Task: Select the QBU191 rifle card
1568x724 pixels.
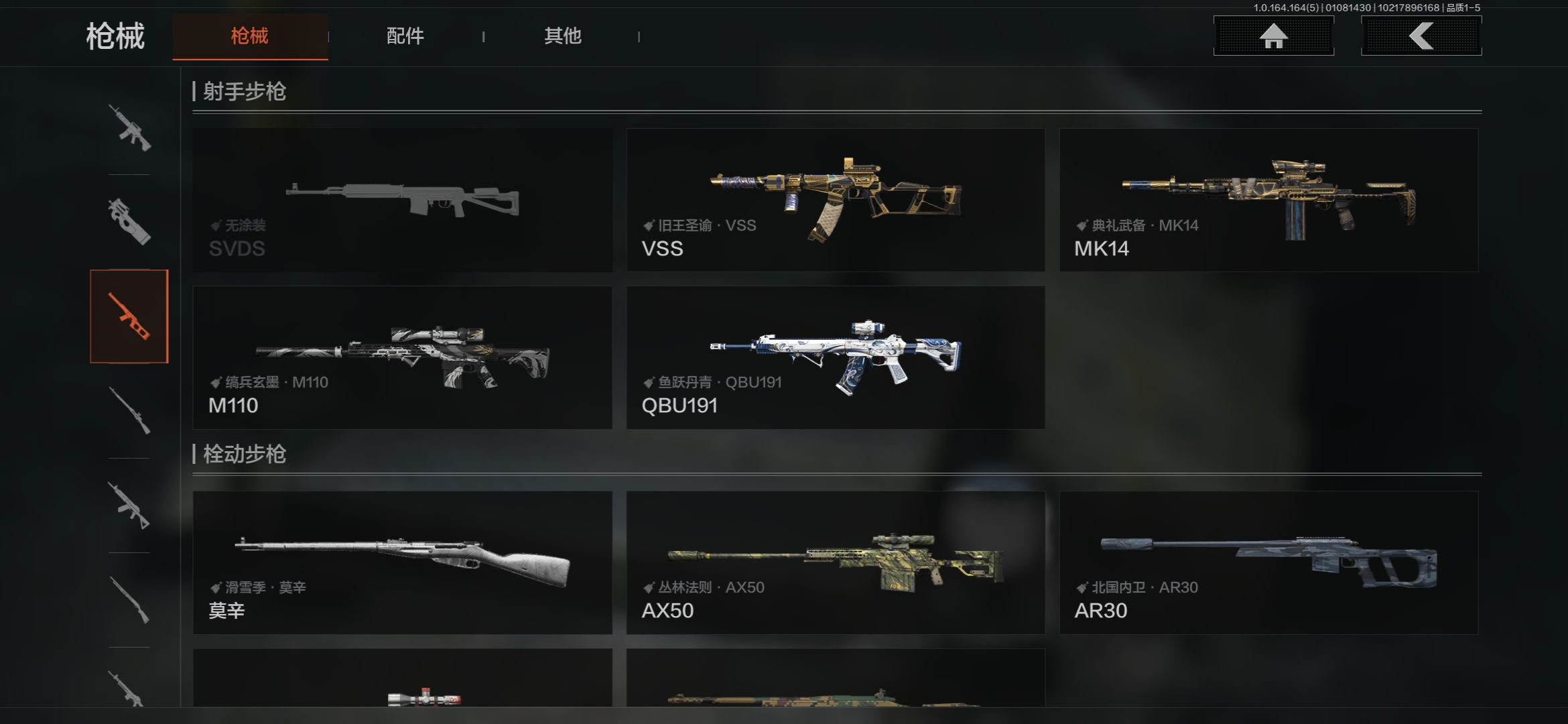Action: point(836,357)
